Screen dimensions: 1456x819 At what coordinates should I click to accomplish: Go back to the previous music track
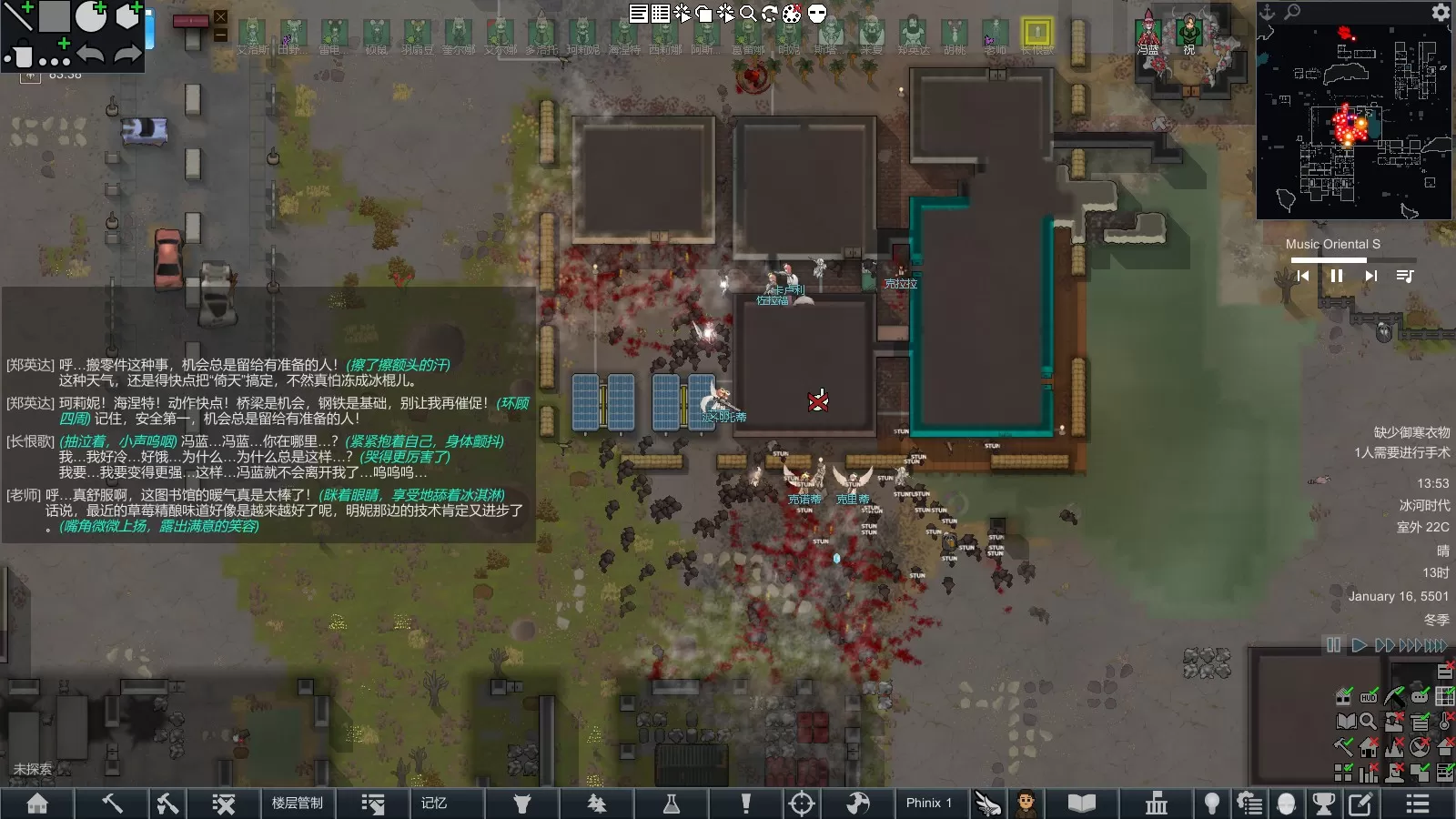(x=1303, y=276)
